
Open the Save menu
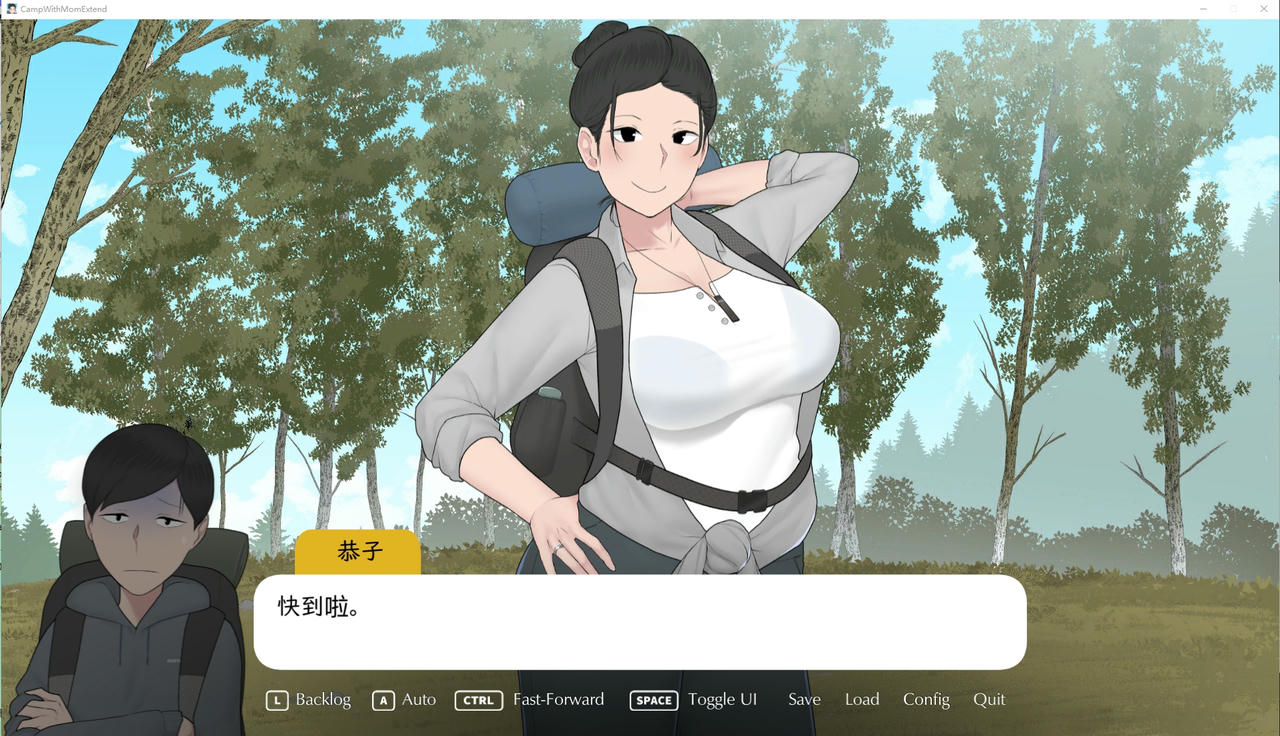pos(804,699)
